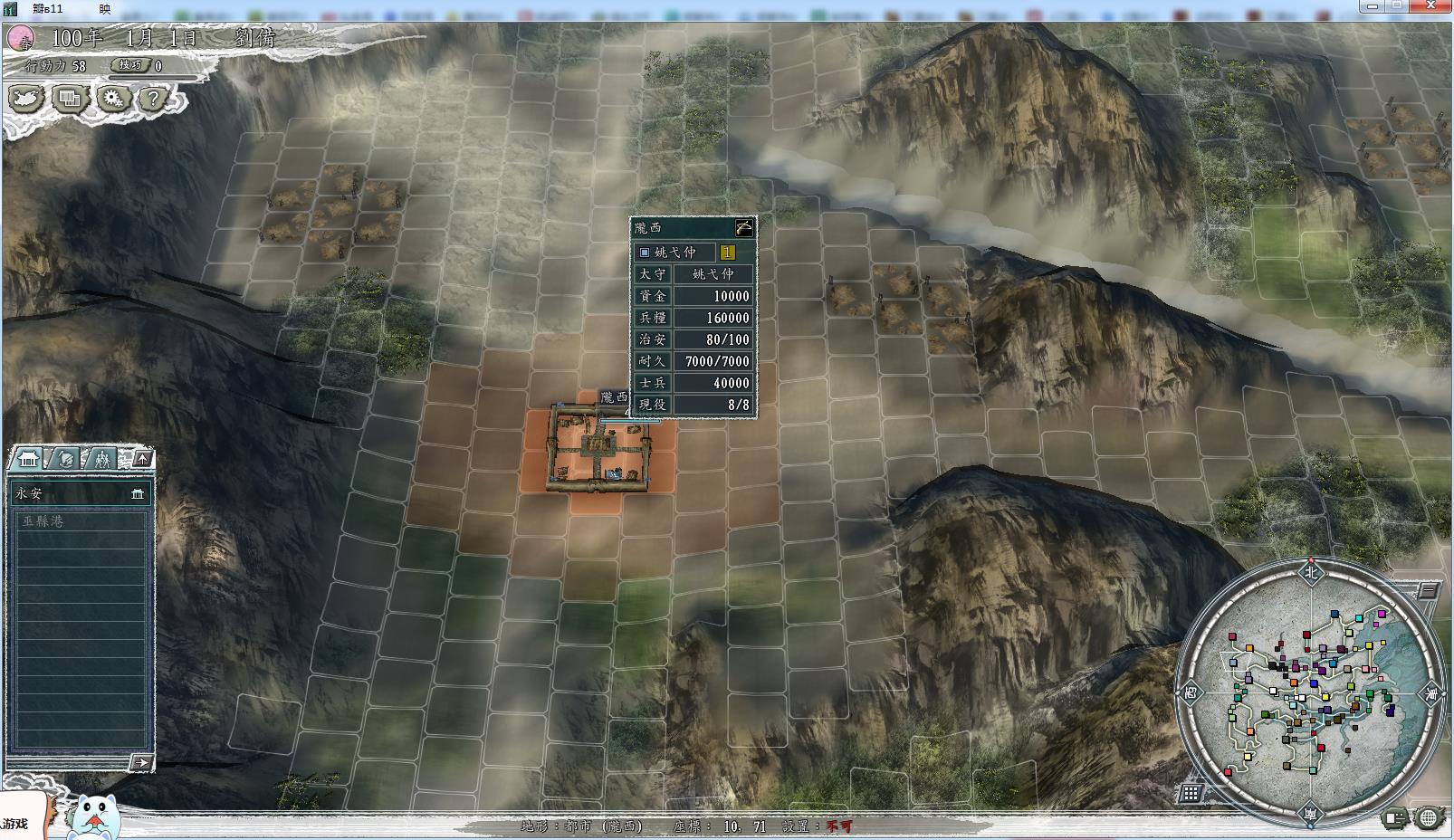Select the 巫縣港 list entry
This screenshot has width=1454, height=840.
tap(80, 521)
